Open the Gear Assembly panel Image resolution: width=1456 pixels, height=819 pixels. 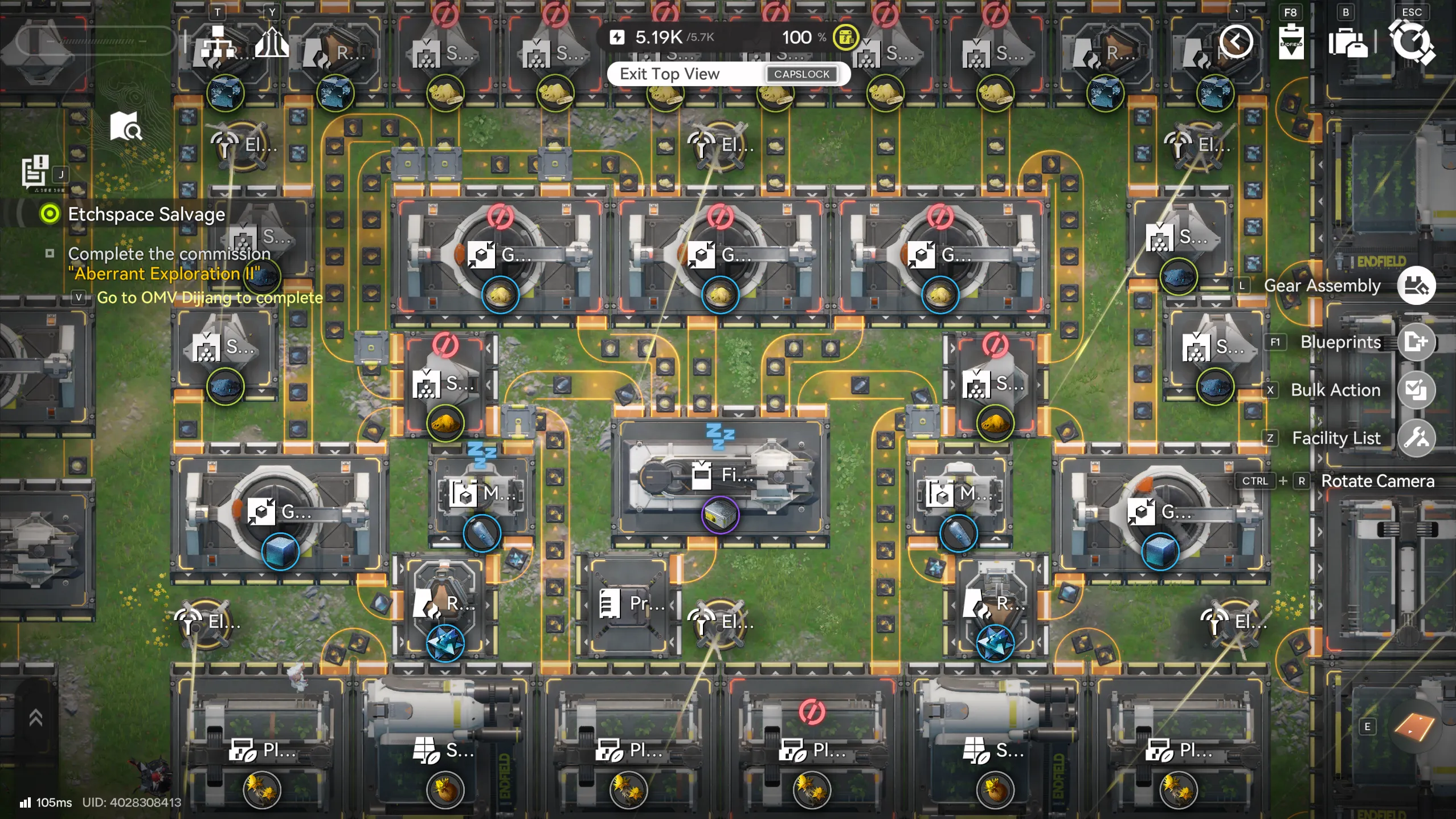point(1416,285)
